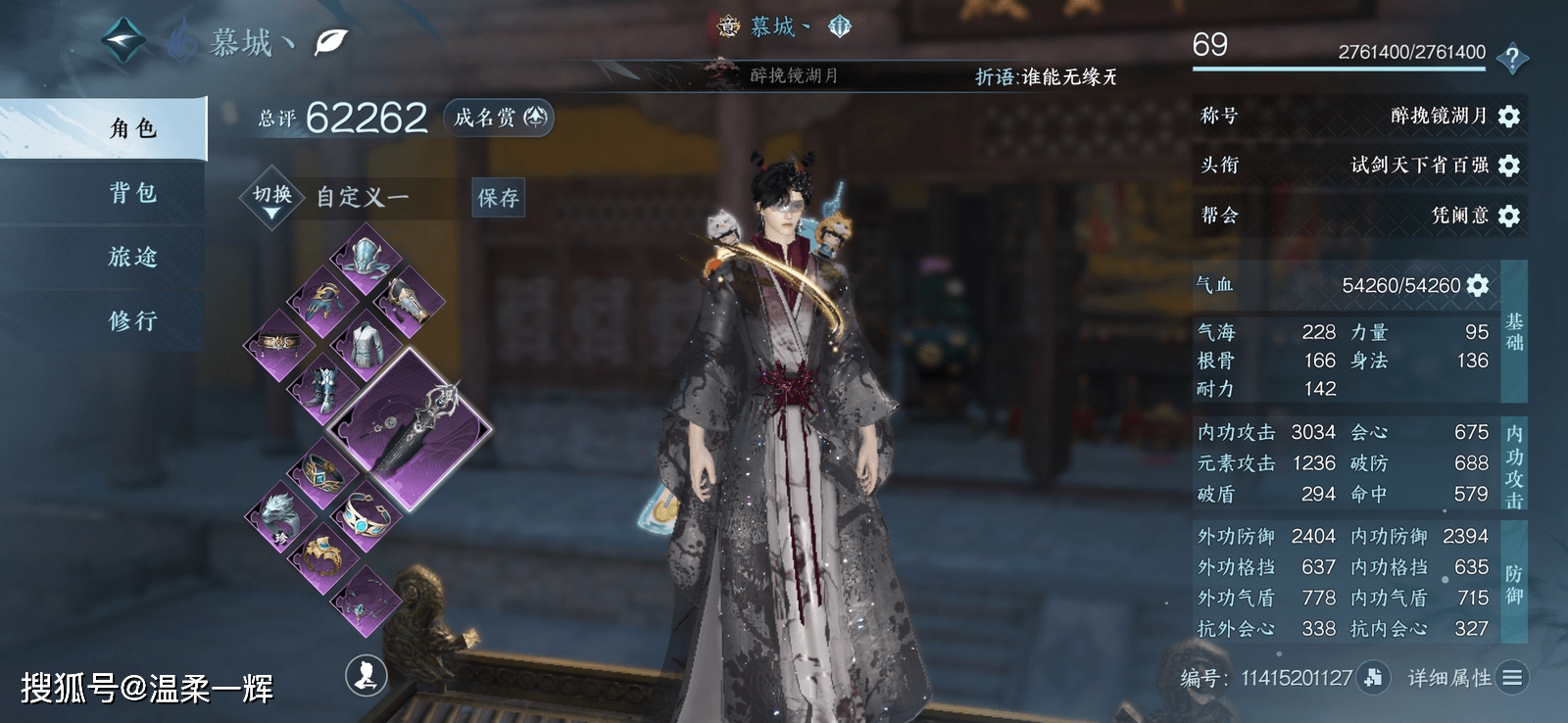
Task: Open the 称号 title settings gear
Action: [1509, 117]
